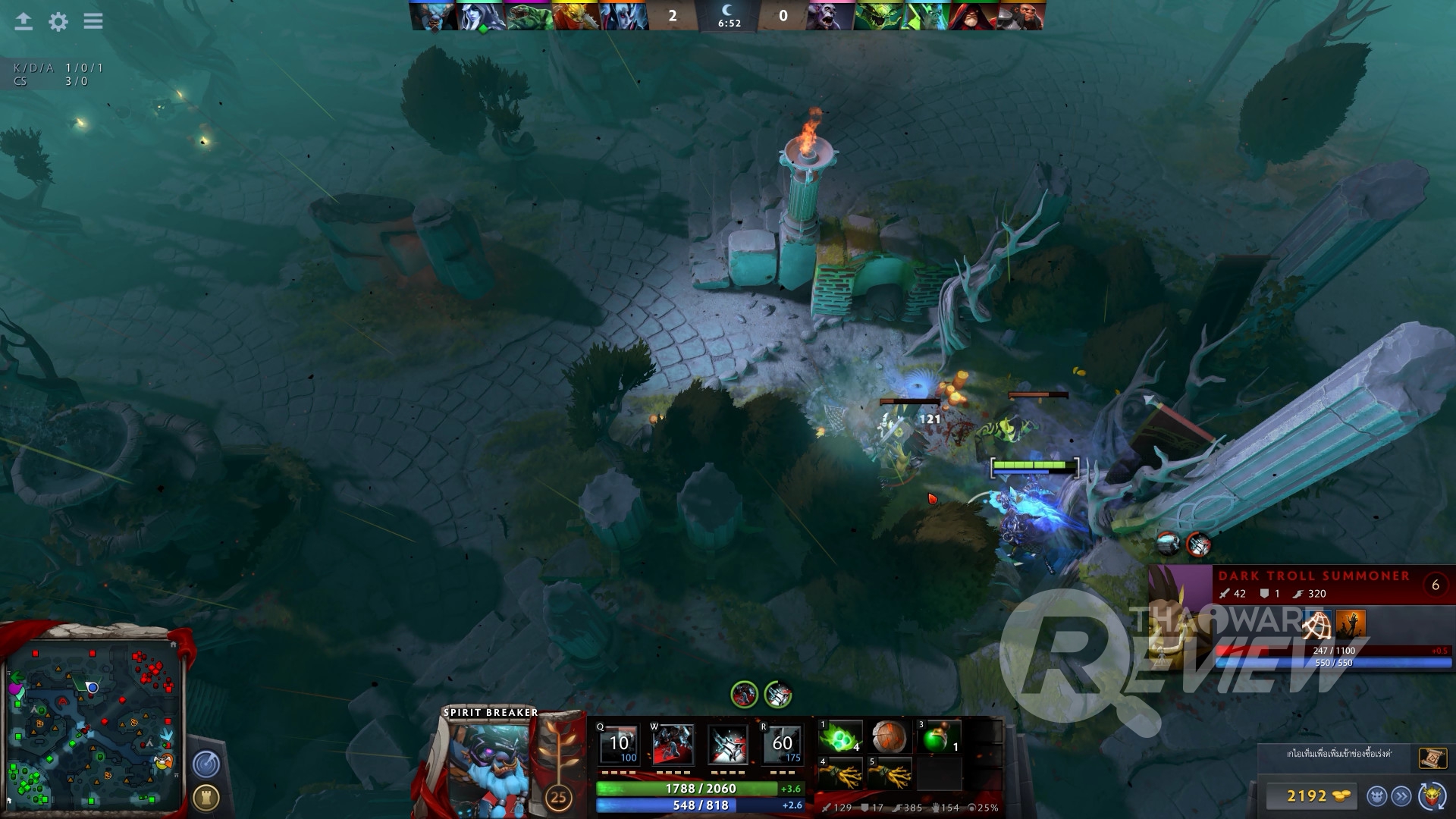Activate the Bulldoze ability (W)
The image size is (1456, 819).
pyautogui.click(x=673, y=745)
